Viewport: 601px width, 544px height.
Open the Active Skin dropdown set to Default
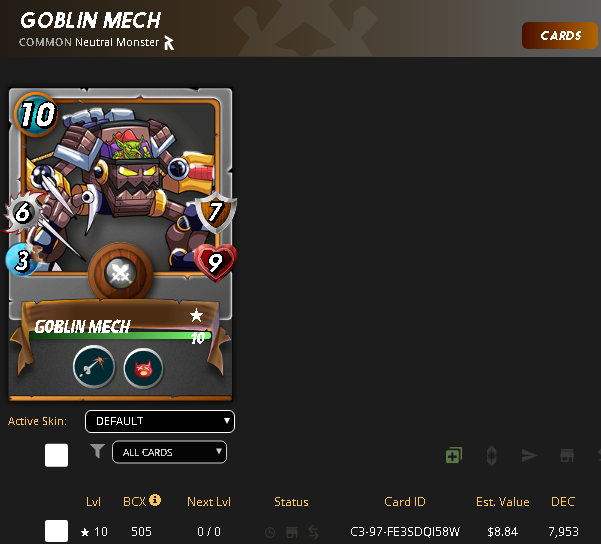click(160, 421)
